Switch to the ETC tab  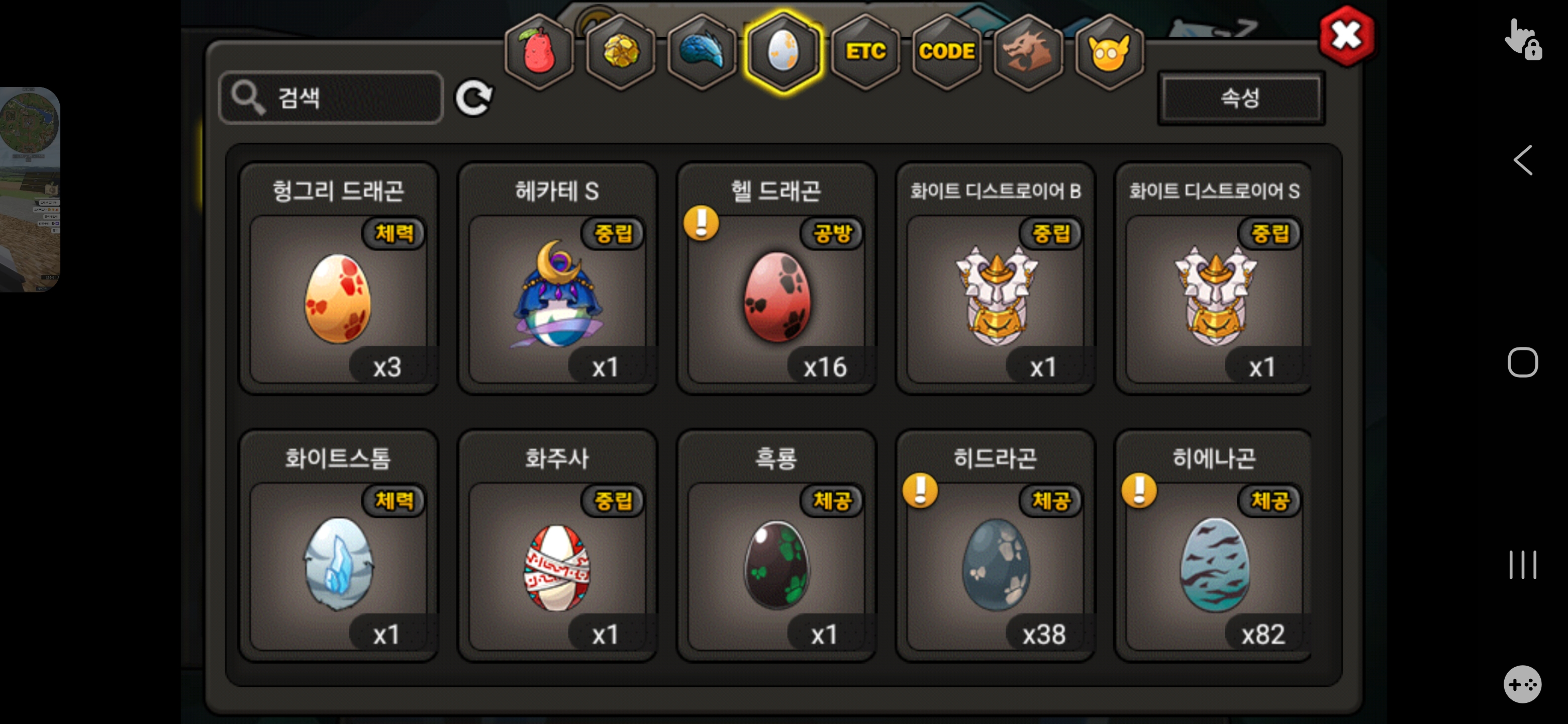[x=865, y=51]
